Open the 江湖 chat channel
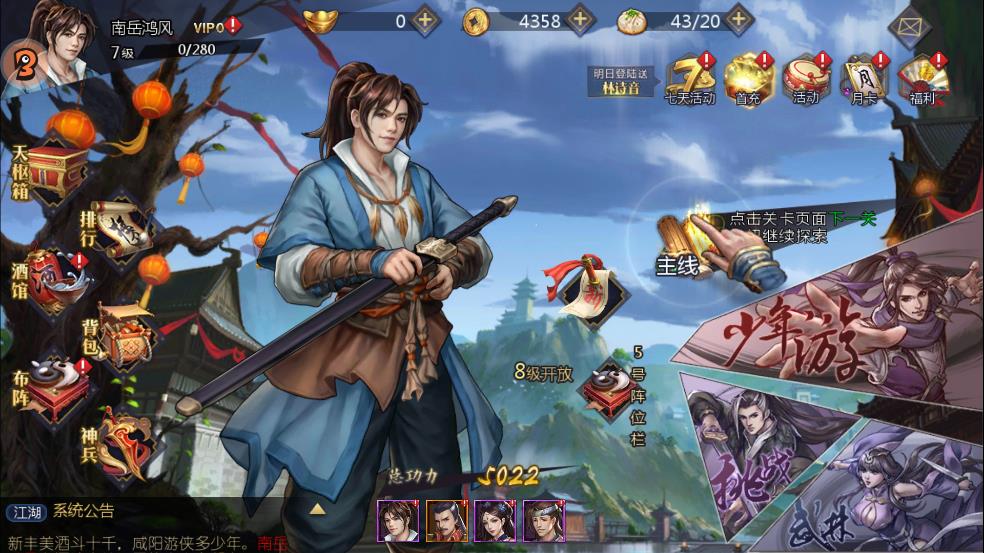Image resolution: width=984 pixels, height=553 pixels. point(25,512)
